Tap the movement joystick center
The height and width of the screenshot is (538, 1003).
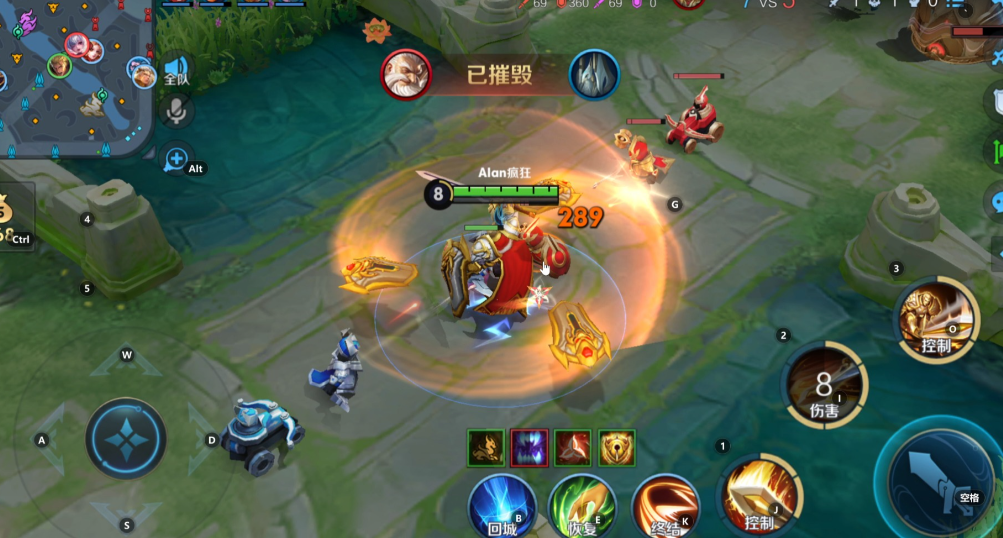tap(126, 438)
